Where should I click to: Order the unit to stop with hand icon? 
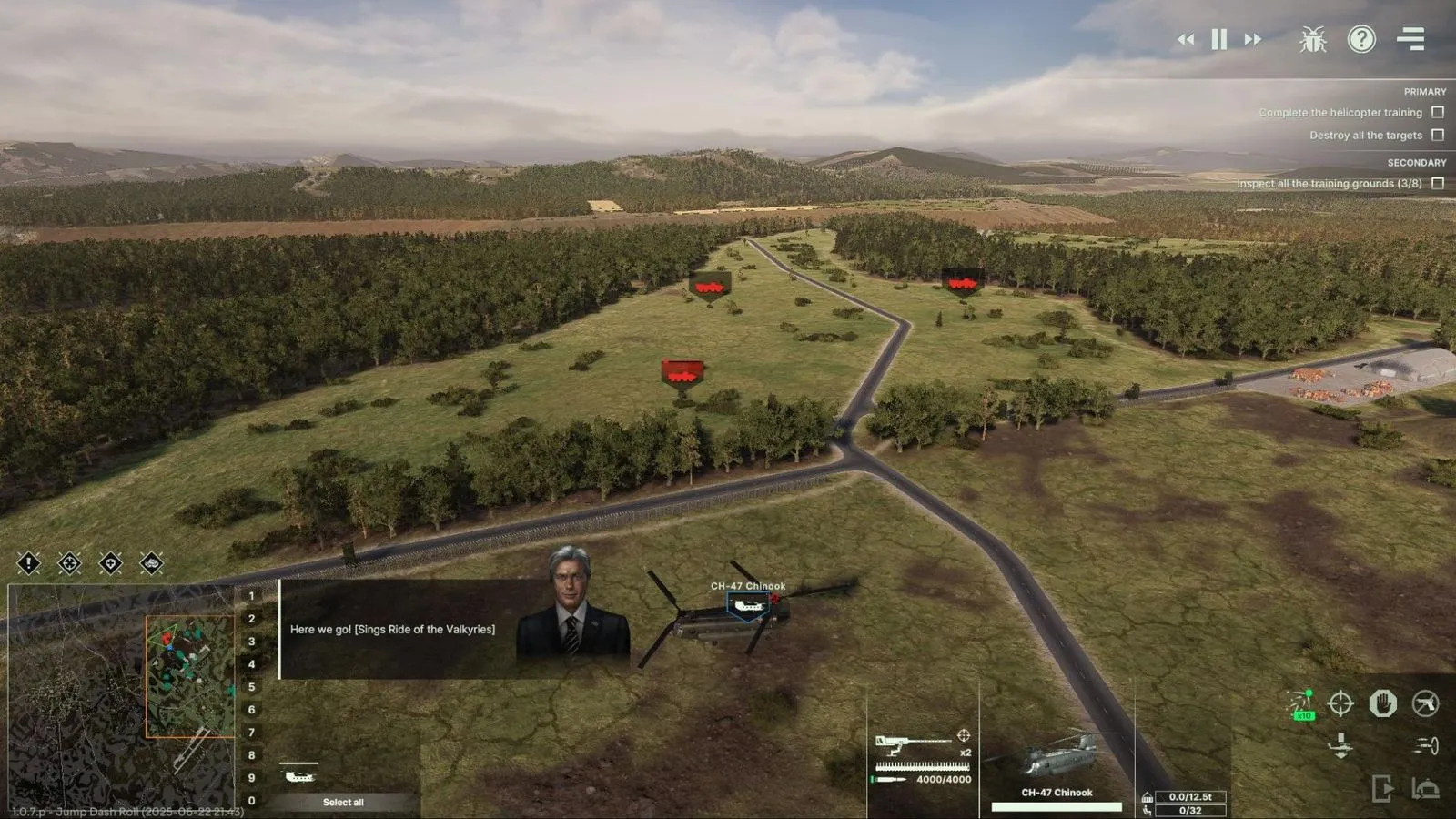1383,703
